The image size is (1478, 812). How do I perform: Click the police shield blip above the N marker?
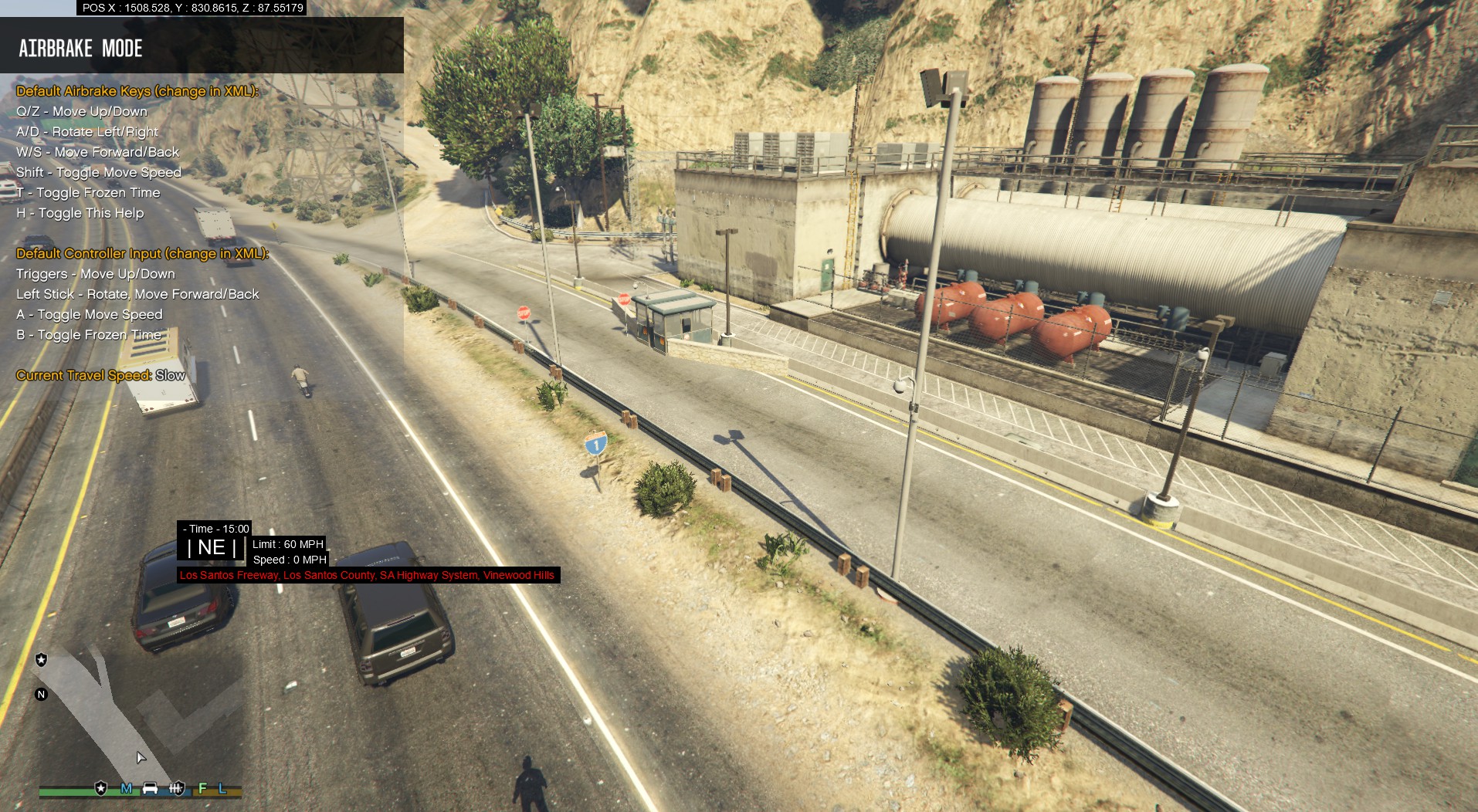pos(42,659)
